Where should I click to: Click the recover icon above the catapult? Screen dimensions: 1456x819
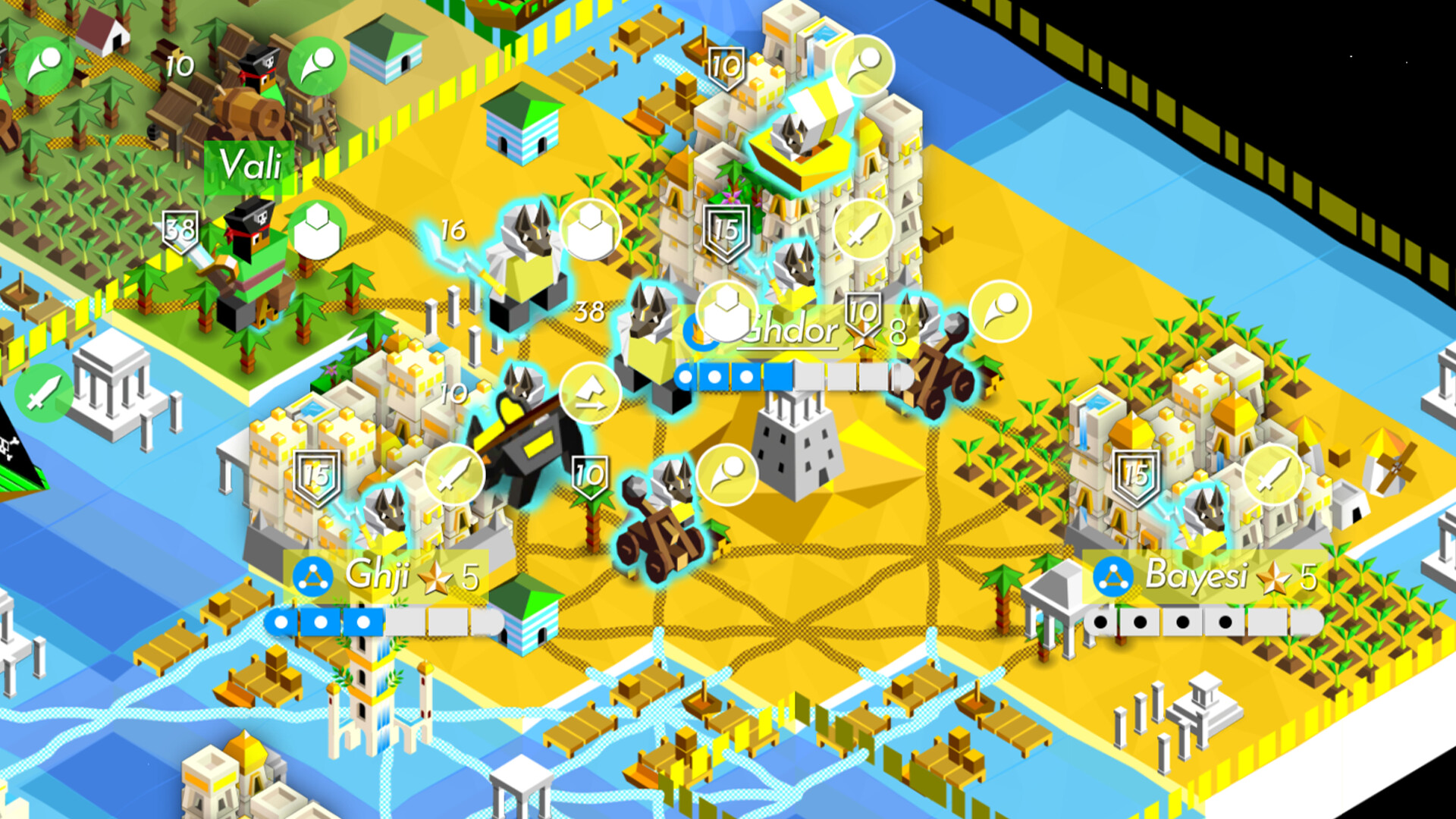coord(728,475)
